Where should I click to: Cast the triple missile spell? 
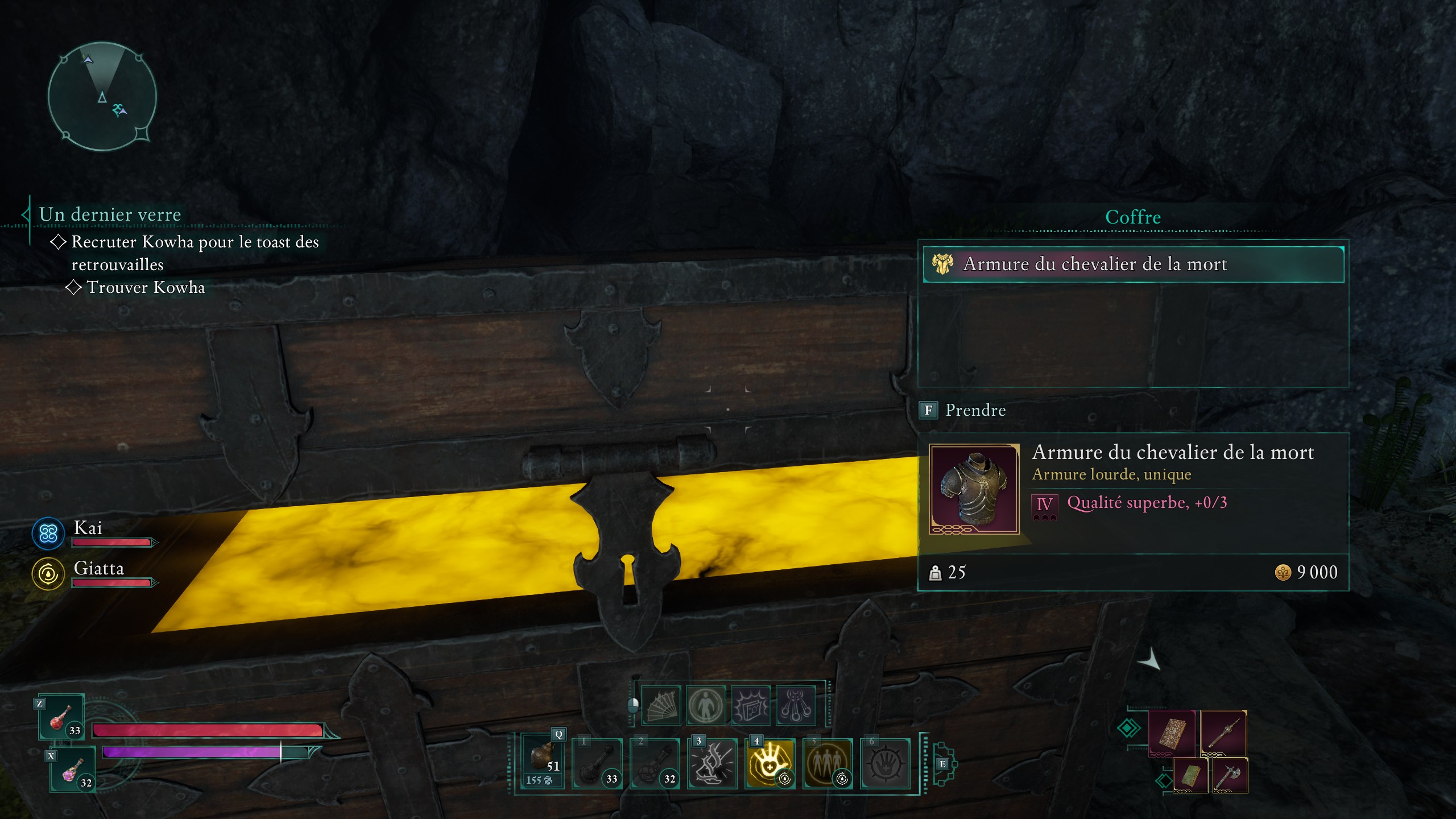(x=796, y=705)
